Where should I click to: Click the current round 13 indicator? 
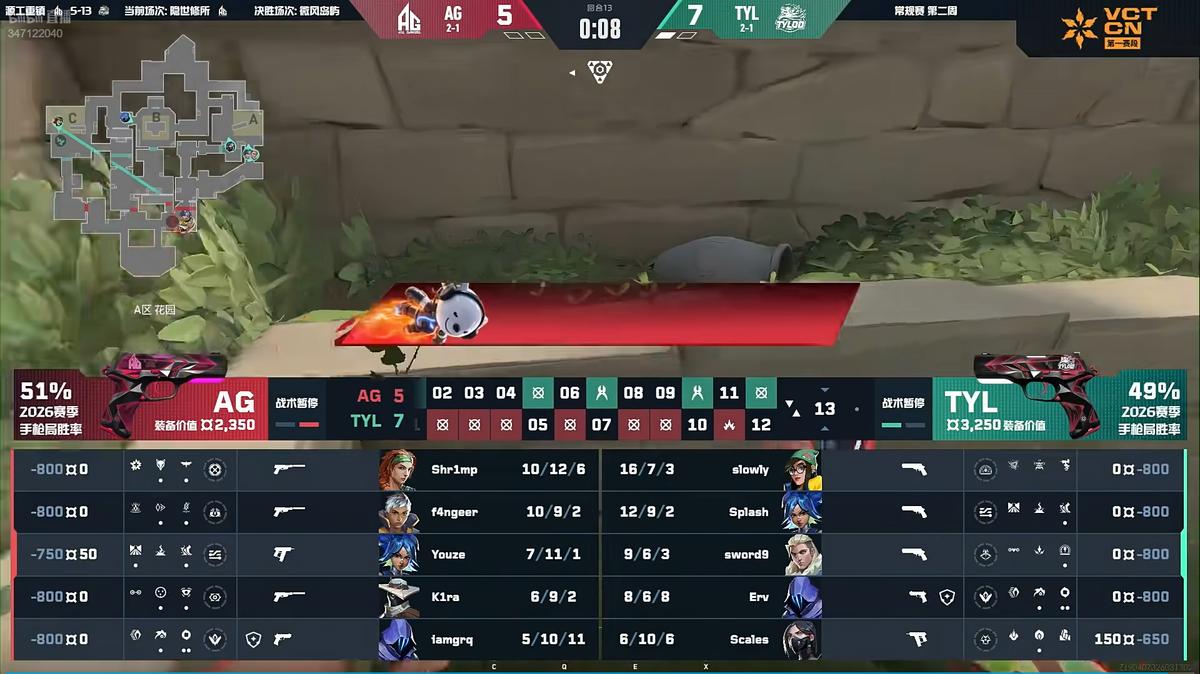(824, 408)
